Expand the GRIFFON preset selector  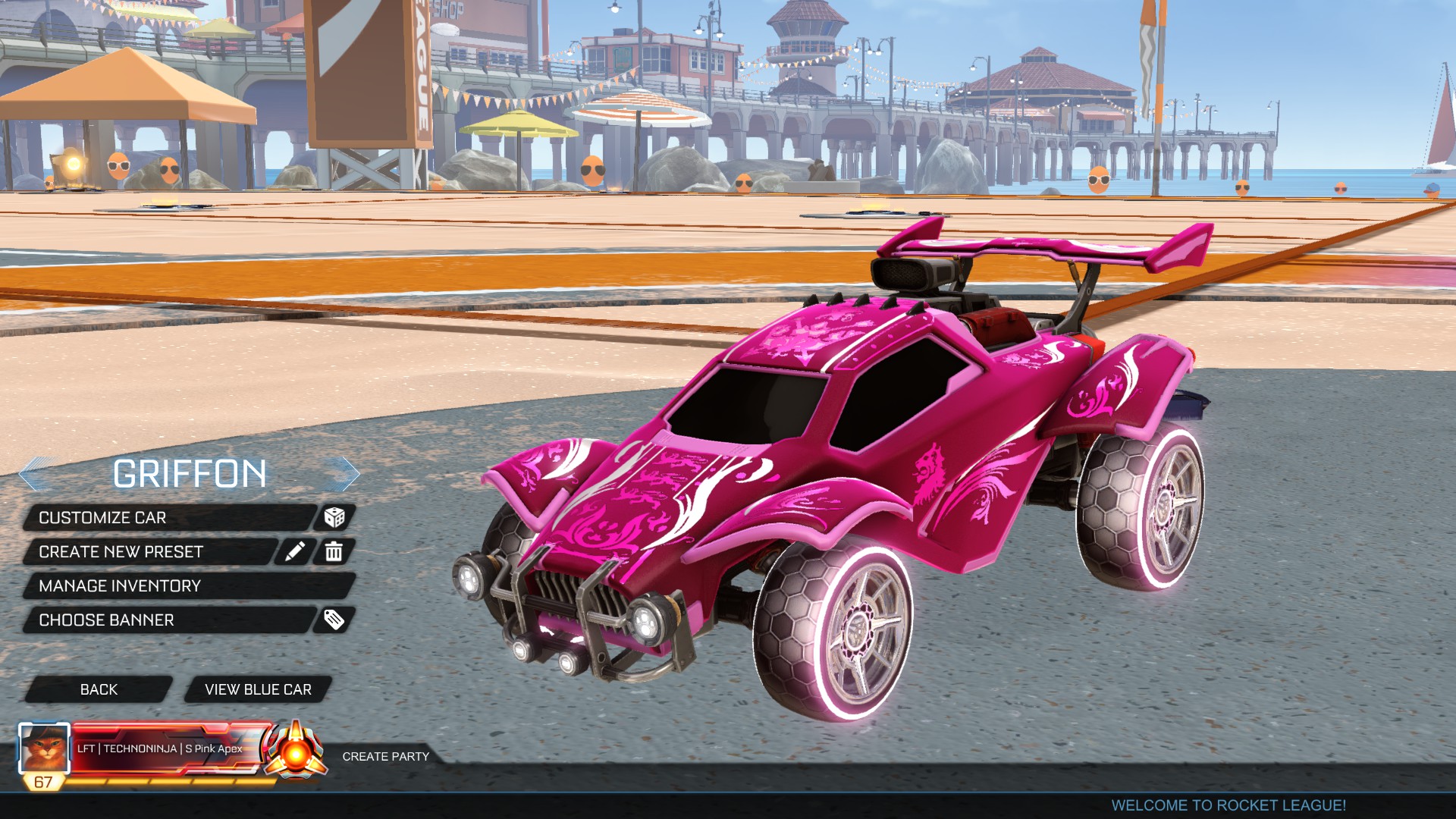[x=190, y=474]
